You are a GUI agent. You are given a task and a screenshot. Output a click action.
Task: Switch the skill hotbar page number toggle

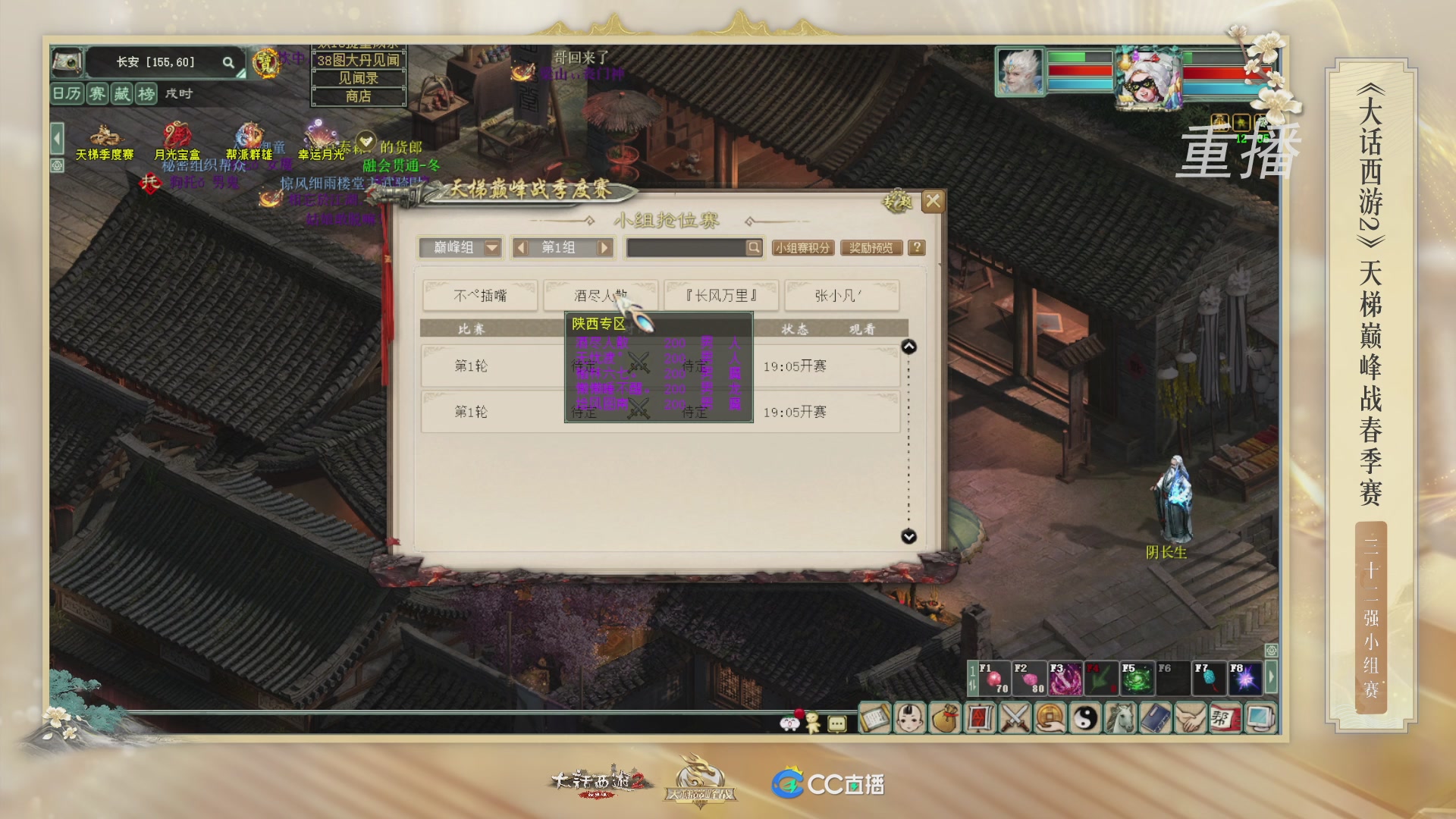point(973,679)
